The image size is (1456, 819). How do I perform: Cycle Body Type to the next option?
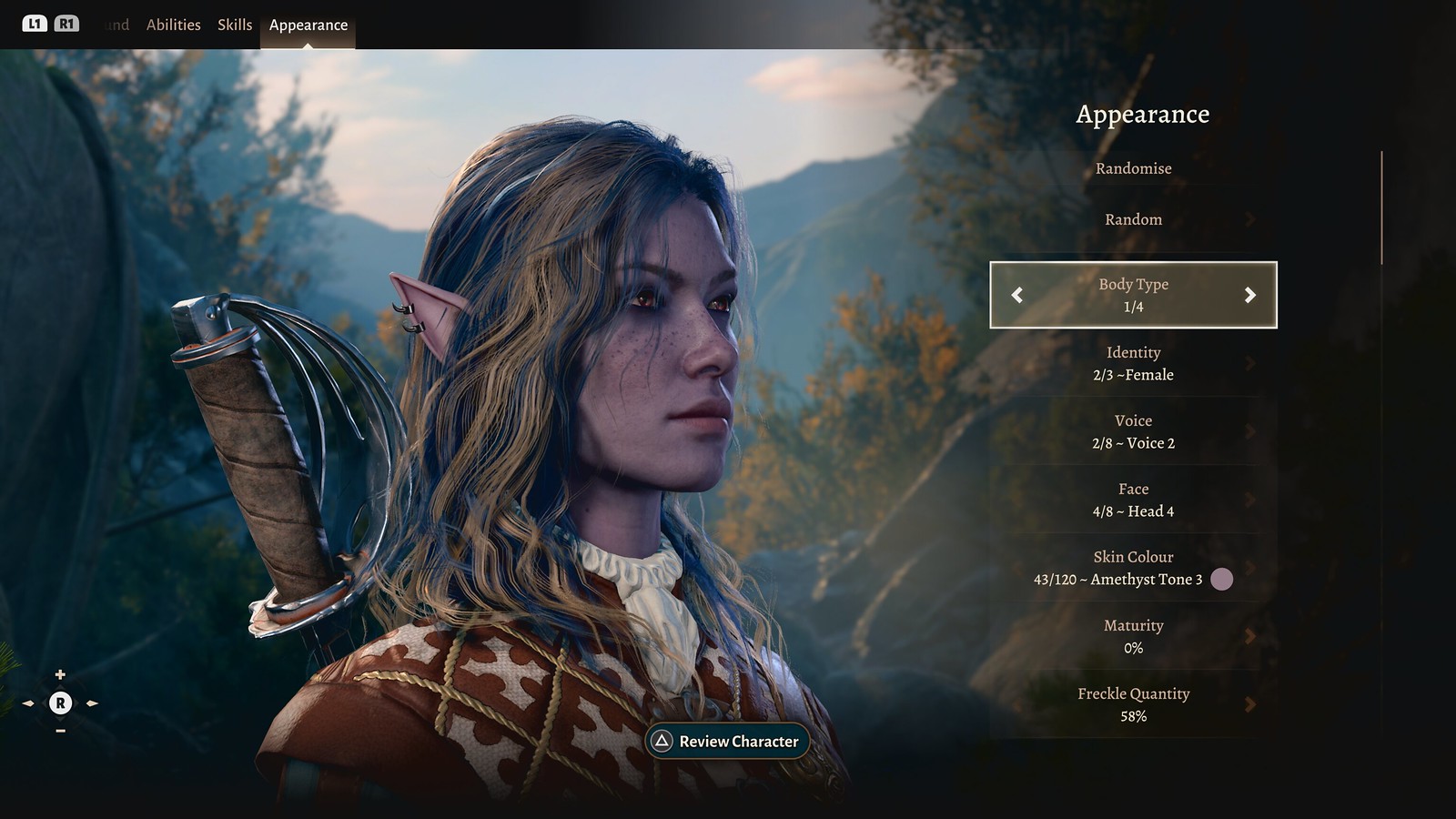(x=1249, y=295)
